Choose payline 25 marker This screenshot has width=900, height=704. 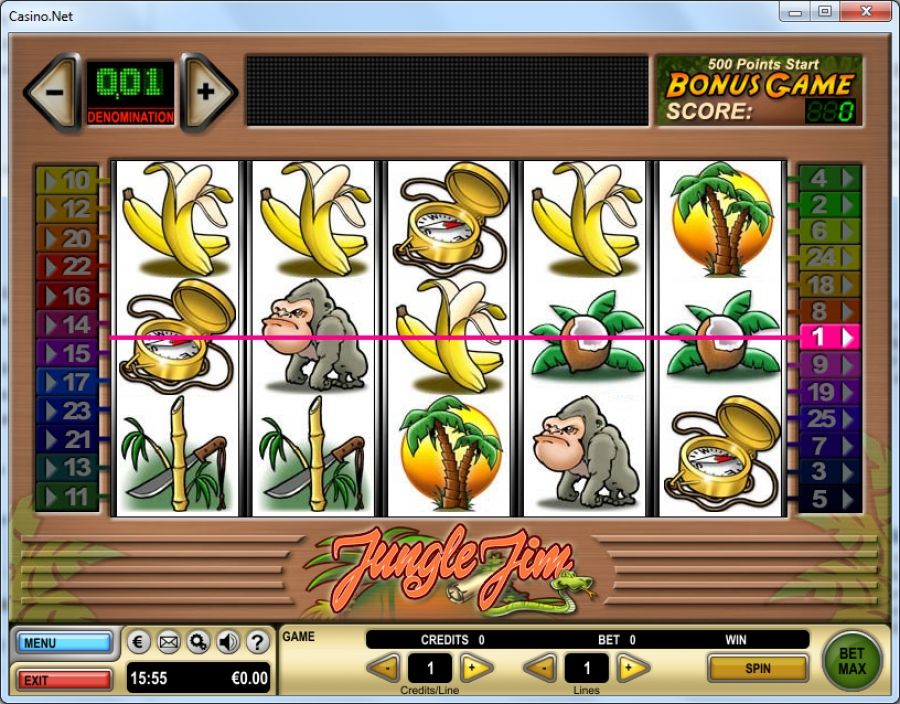pos(830,418)
